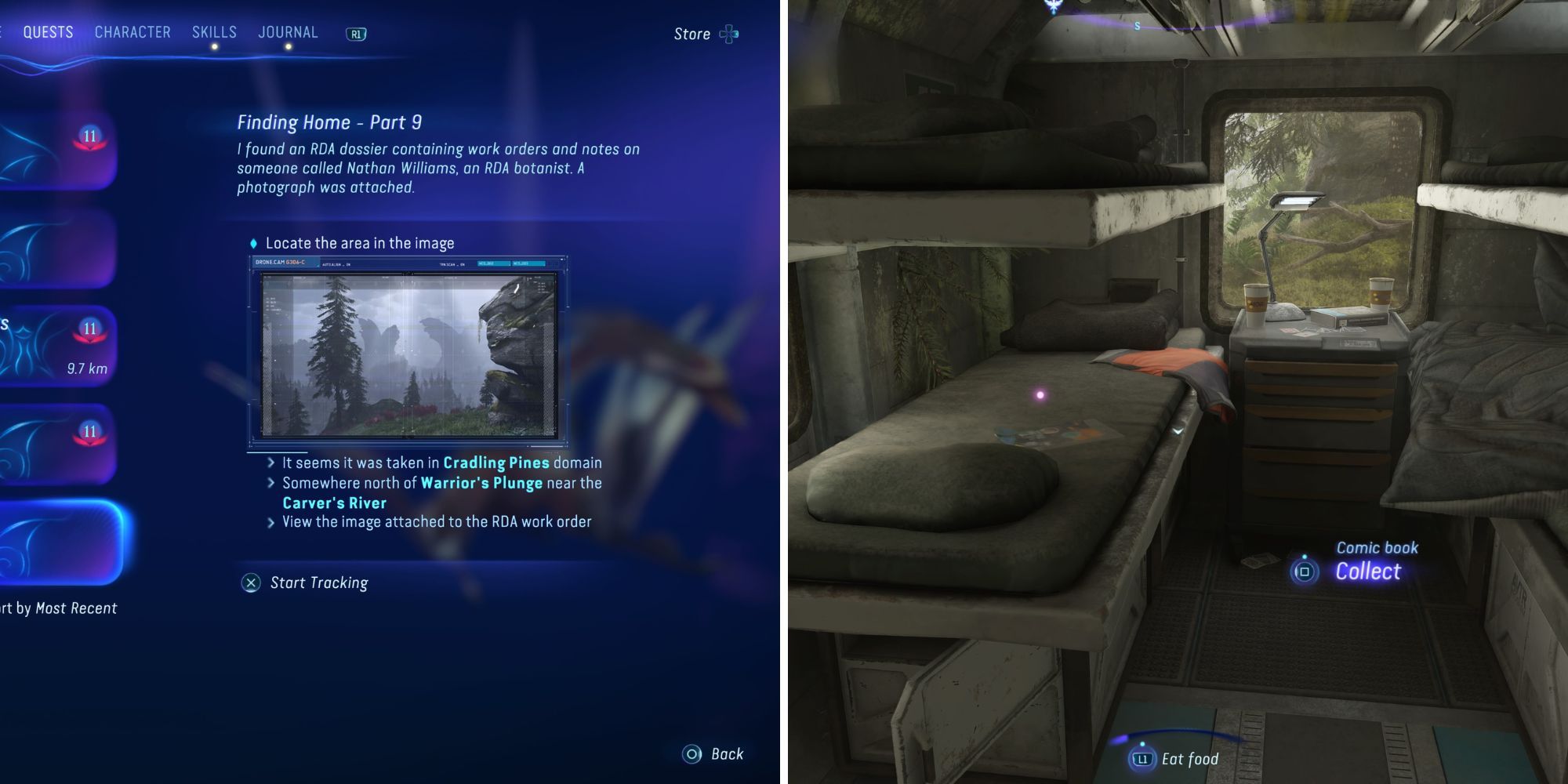Image resolution: width=1568 pixels, height=784 pixels.
Task: Switch to the Skills tab
Action: [x=214, y=32]
